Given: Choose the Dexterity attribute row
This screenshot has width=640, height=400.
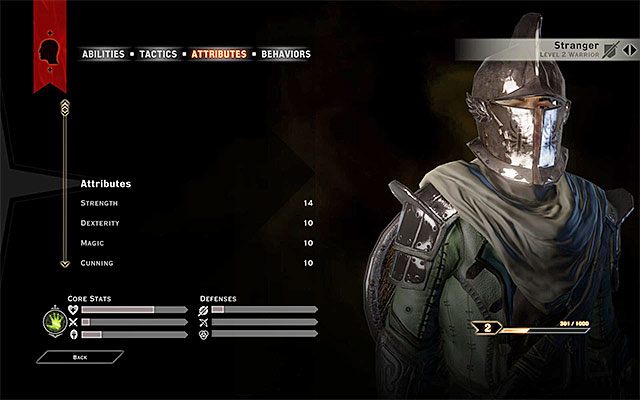Looking at the screenshot, I should pyautogui.click(x=197, y=223).
